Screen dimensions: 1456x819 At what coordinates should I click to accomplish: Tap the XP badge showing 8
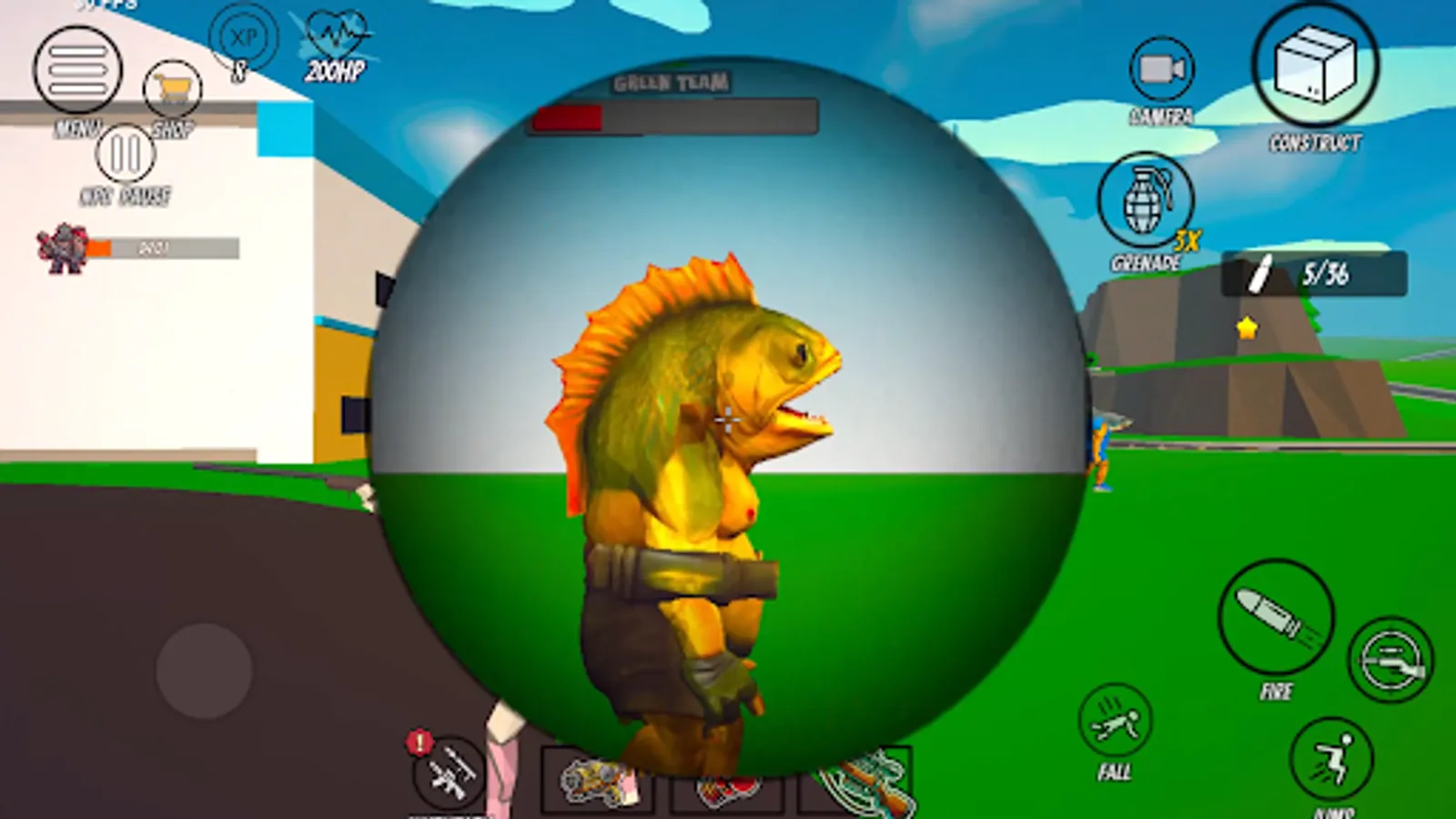(x=244, y=36)
